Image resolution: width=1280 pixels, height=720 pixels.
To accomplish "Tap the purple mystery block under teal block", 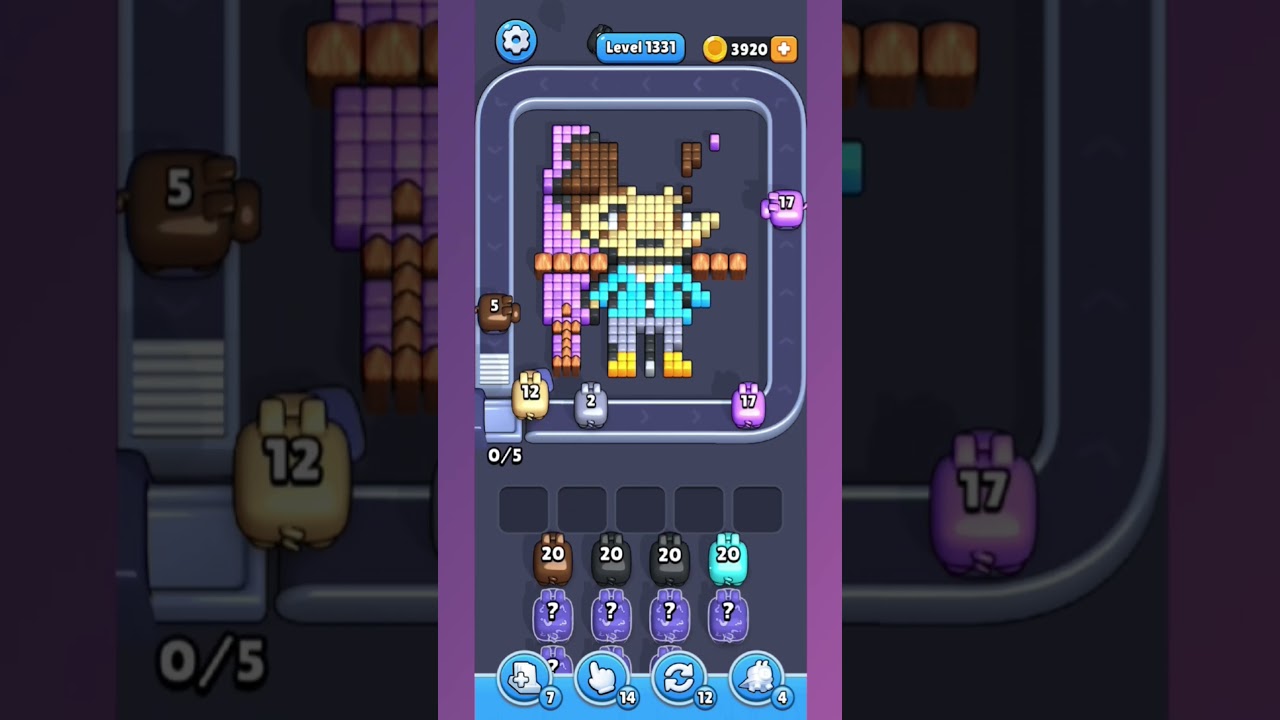I will [725, 614].
